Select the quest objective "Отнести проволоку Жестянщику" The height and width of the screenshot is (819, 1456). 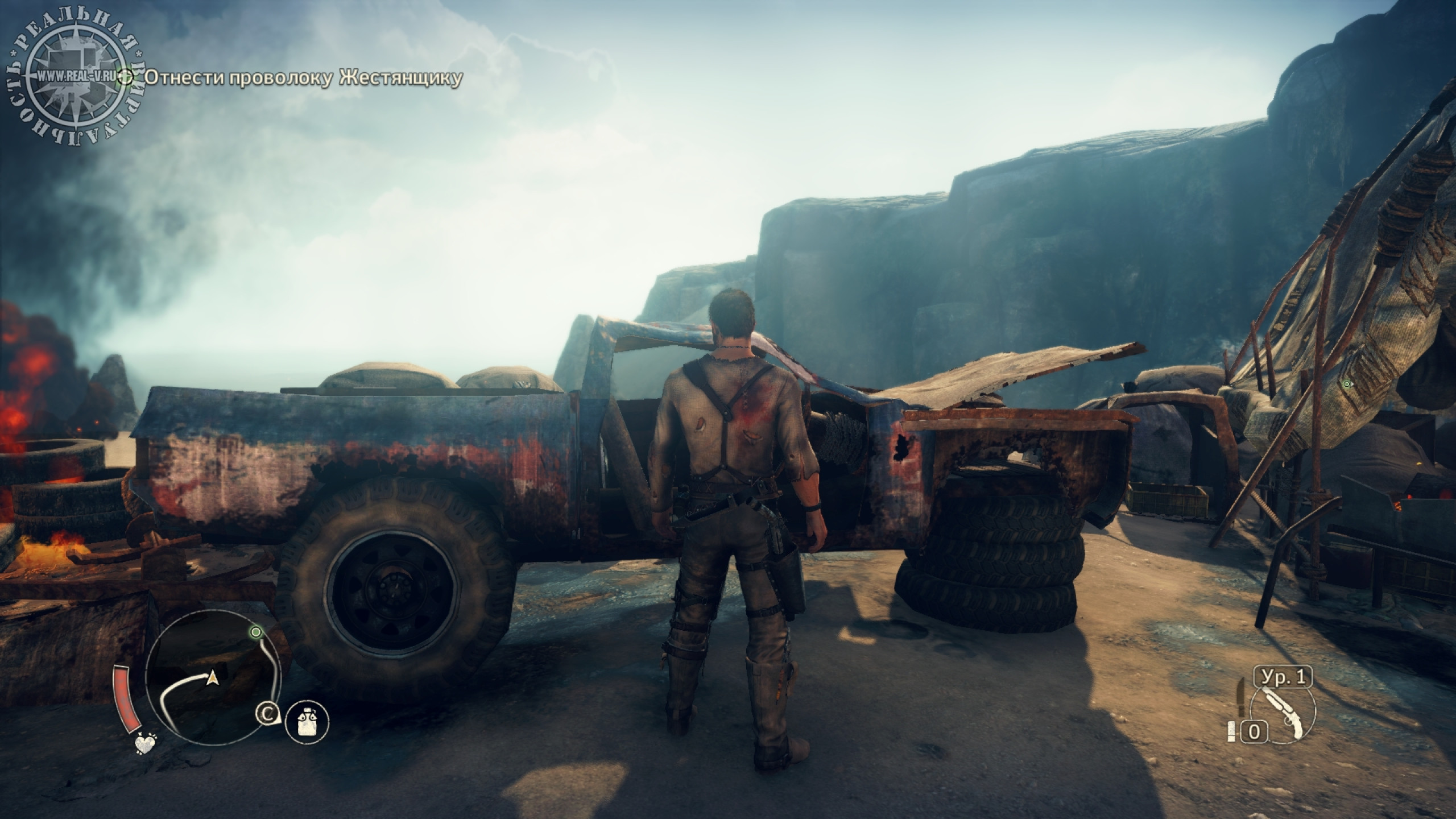point(303,78)
